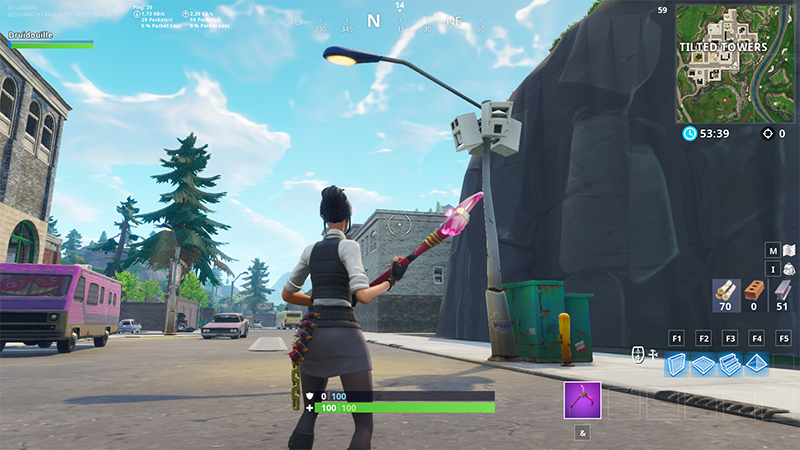Select the pickaxe inventory slot
800x450 pixels.
coord(582,400)
